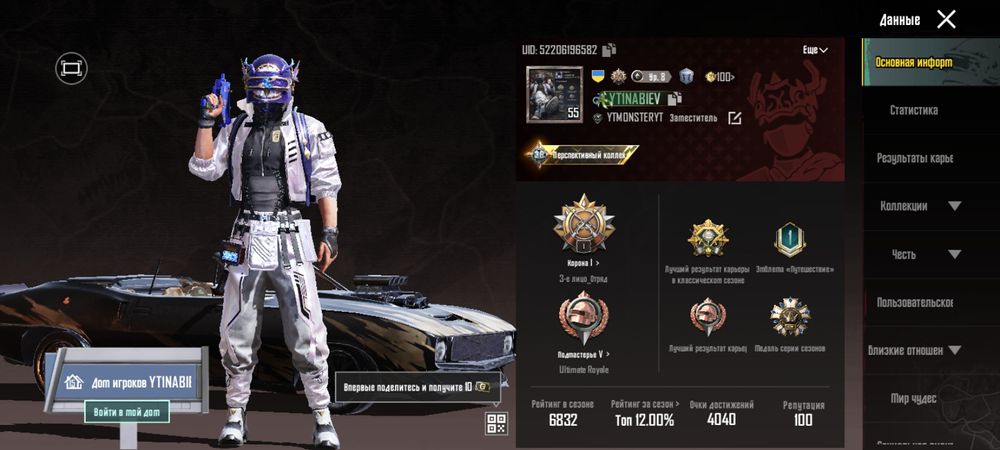Click Войти в мой дом button
The height and width of the screenshot is (450, 1000).
[x=126, y=411]
